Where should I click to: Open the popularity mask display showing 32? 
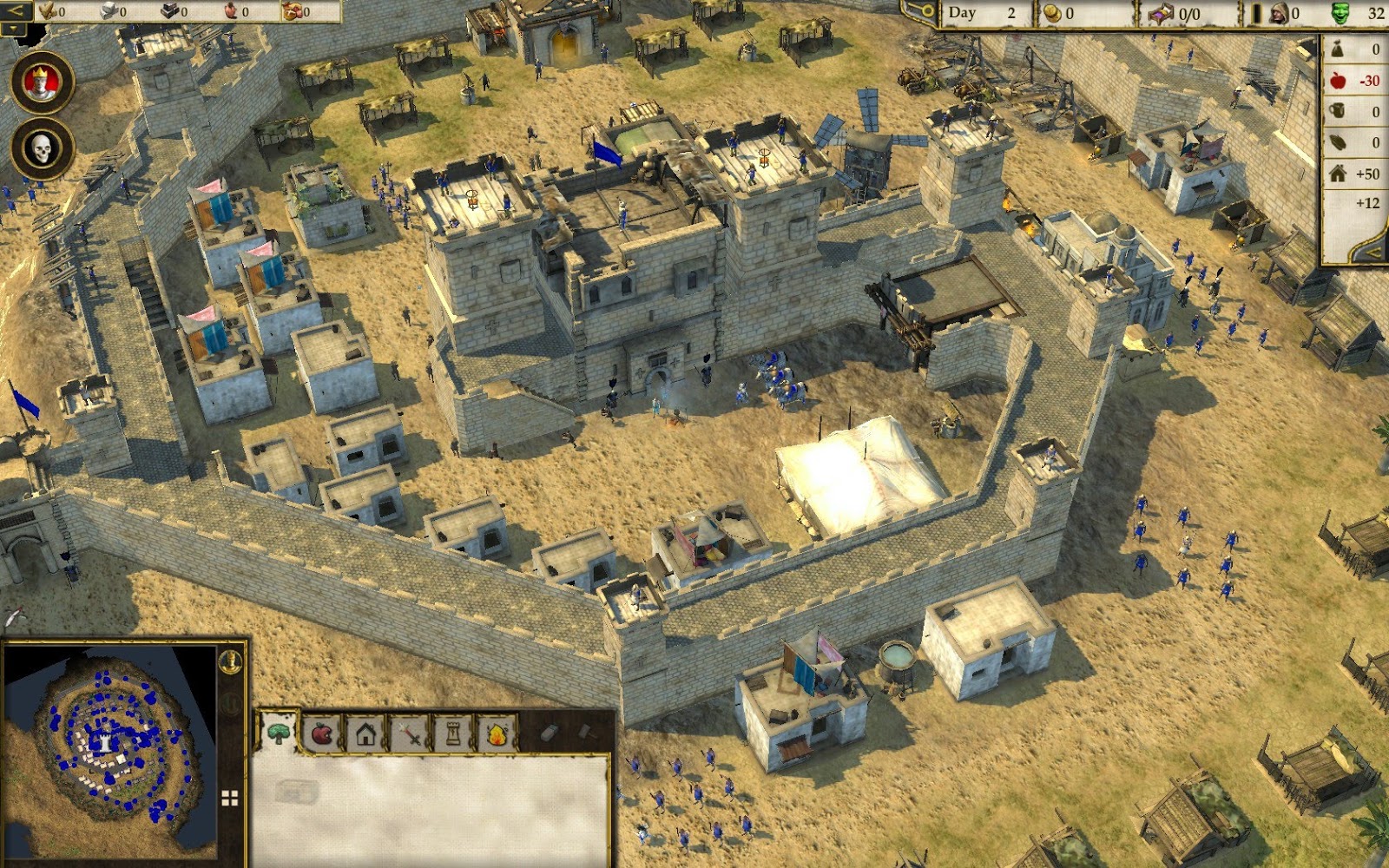click(x=1341, y=13)
